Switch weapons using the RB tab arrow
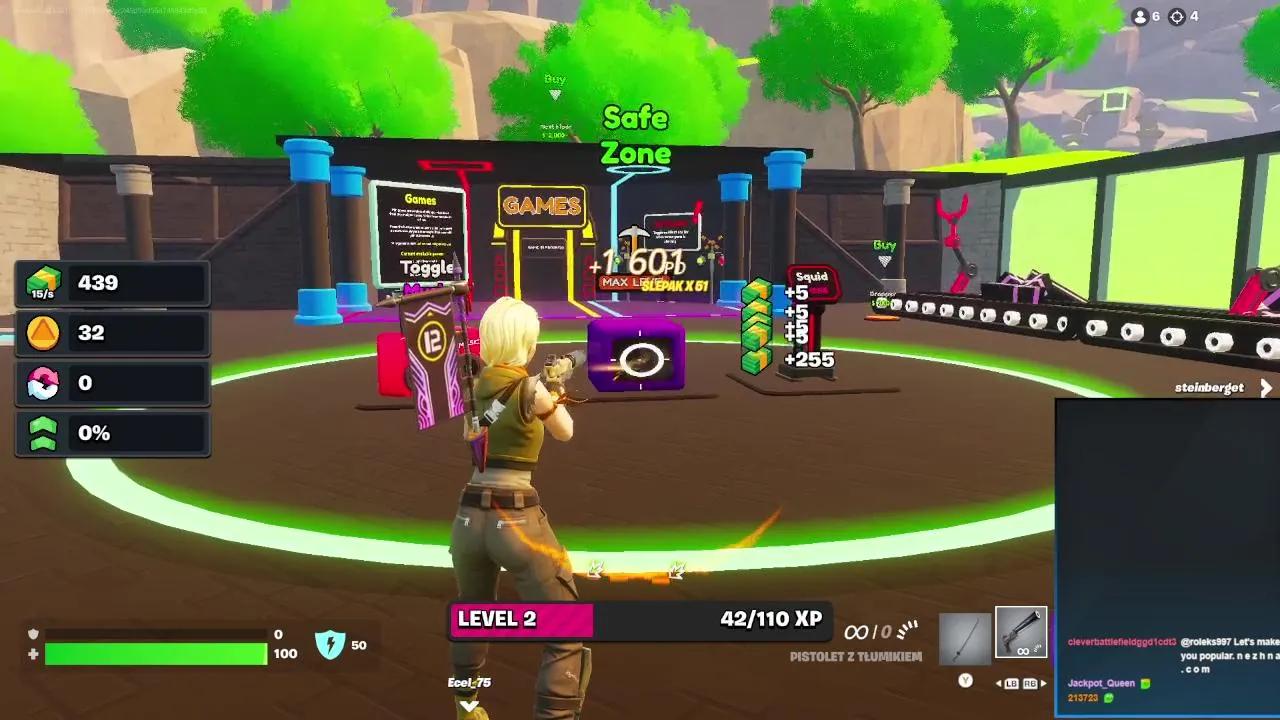The height and width of the screenshot is (720, 1280). 1044,684
